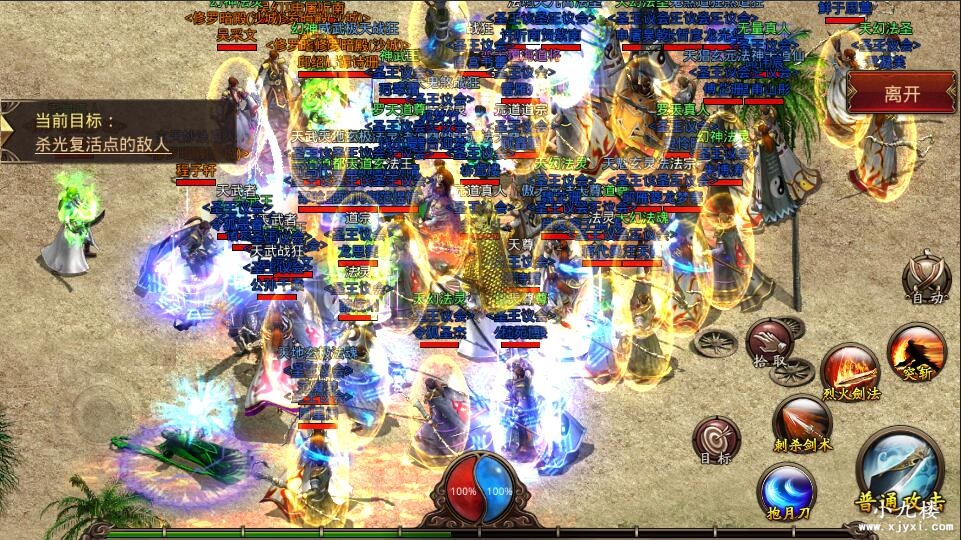
Task: Tap the 拾取 pick-up hand icon
Action: pyautogui.click(x=770, y=343)
